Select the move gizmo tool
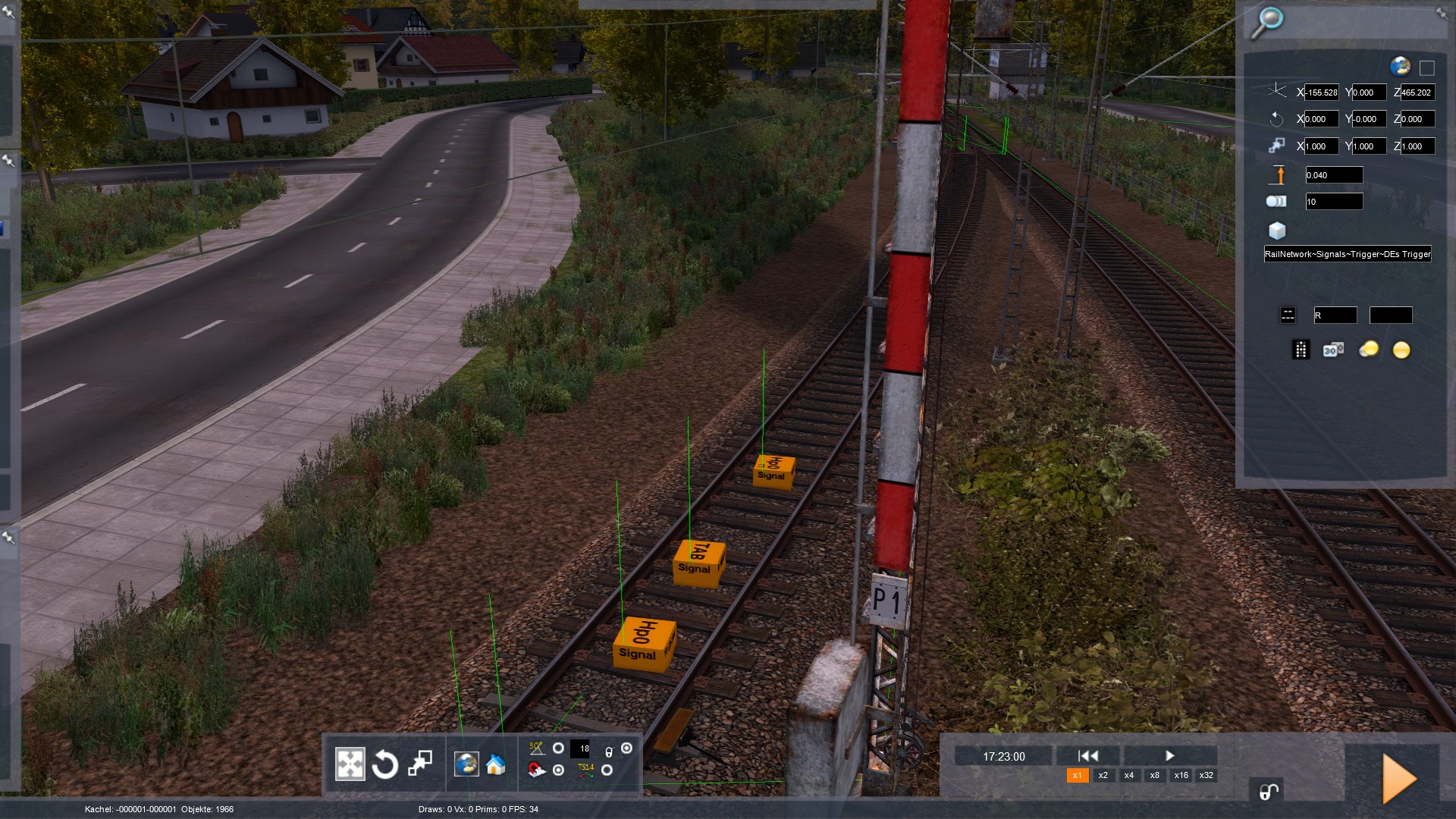1456x819 pixels. click(350, 764)
